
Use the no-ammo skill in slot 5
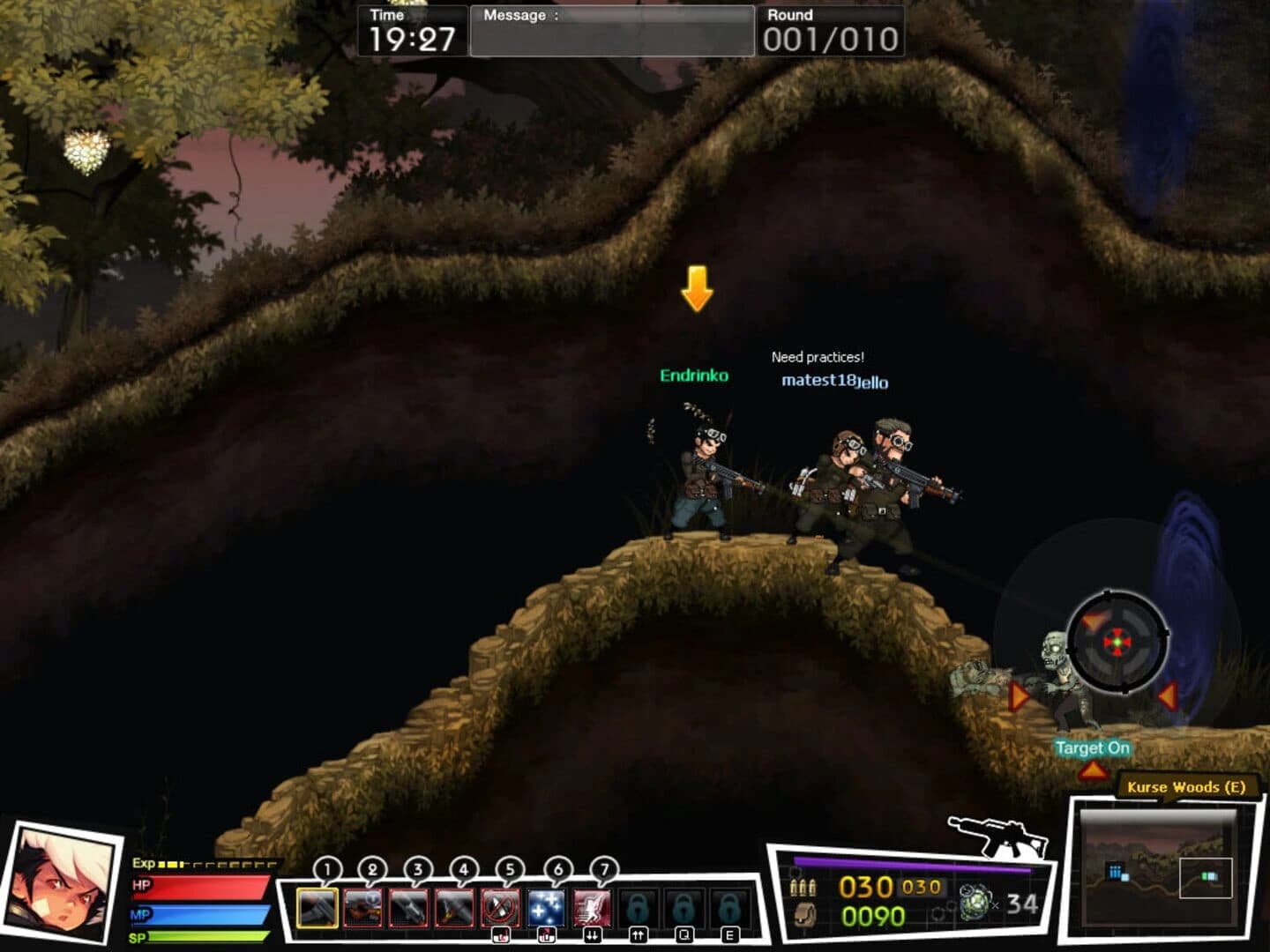tap(501, 906)
